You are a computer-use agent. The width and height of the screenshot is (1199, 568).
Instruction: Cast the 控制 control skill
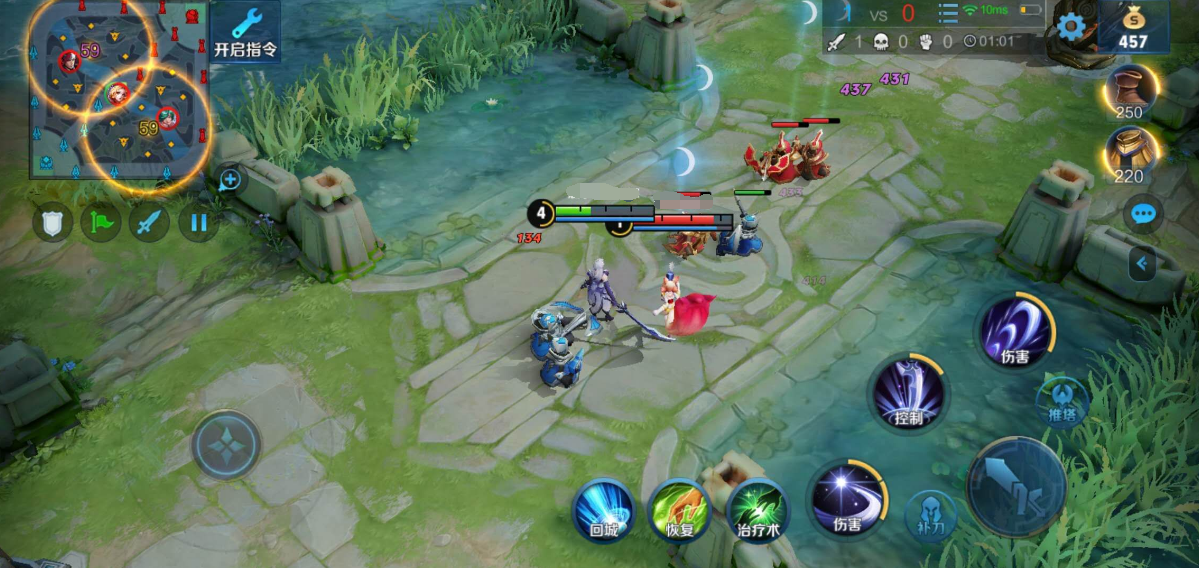pos(908,391)
